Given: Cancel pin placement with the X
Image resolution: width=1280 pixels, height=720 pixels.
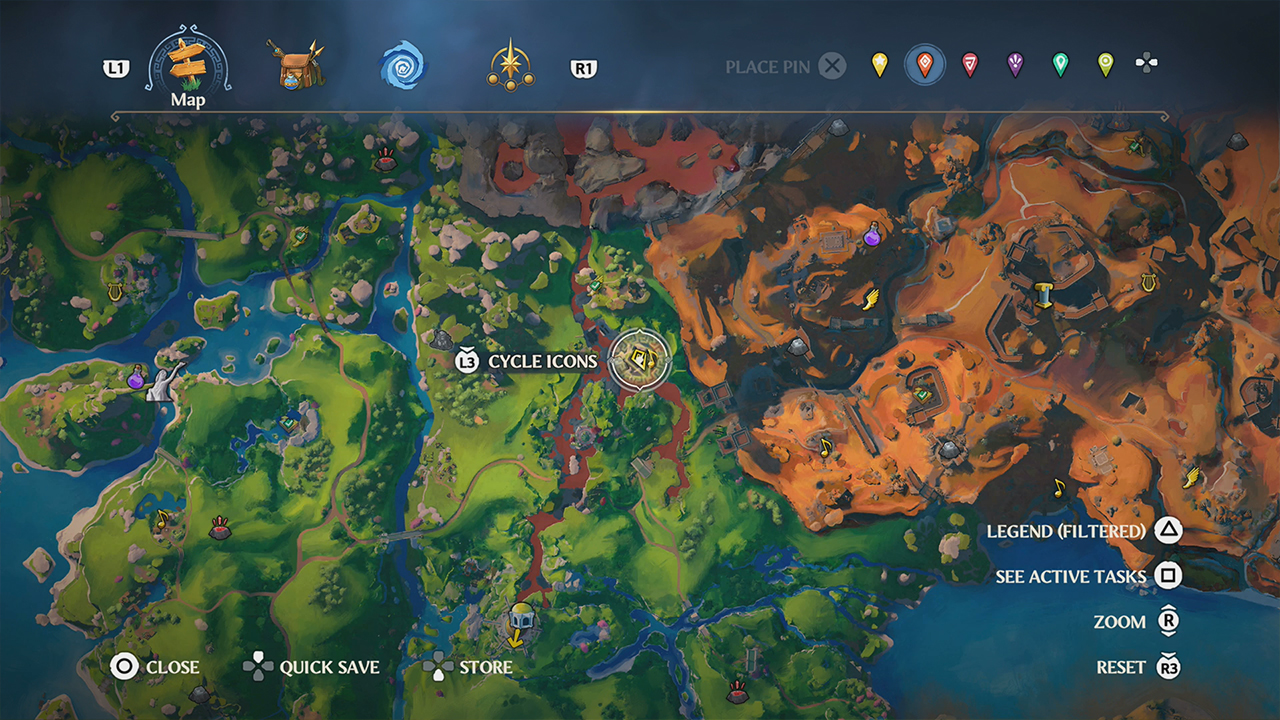Looking at the screenshot, I should point(830,66).
